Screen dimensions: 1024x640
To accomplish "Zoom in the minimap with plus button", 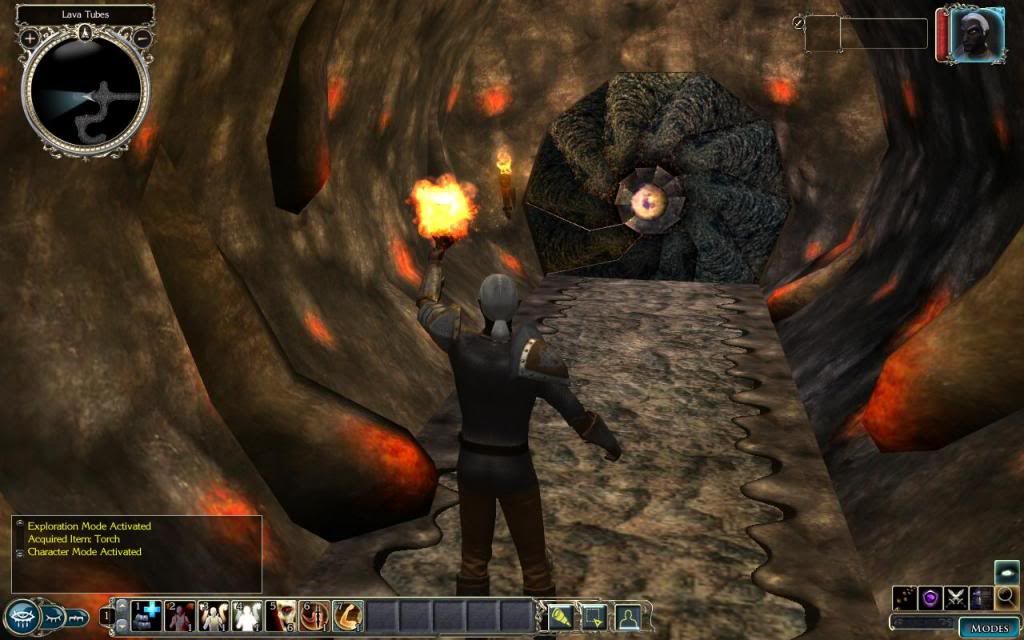I will click(30, 38).
